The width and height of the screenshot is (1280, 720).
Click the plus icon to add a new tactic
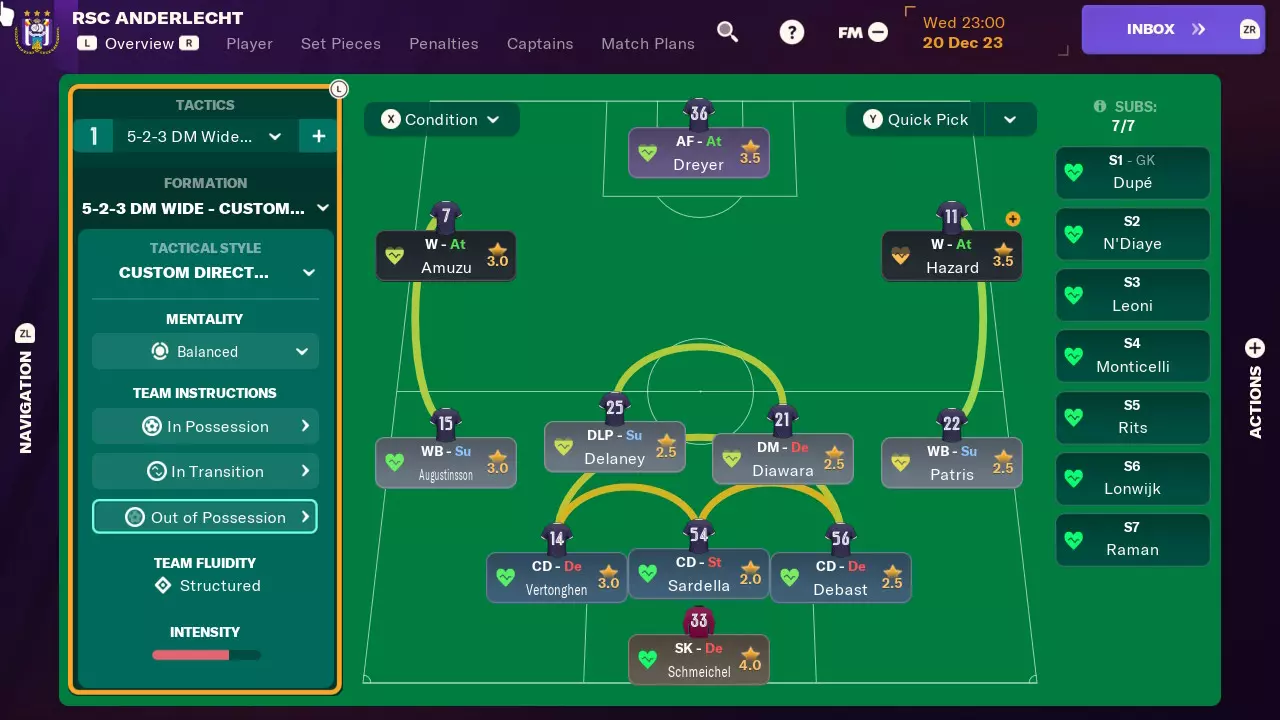click(x=318, y=136)
